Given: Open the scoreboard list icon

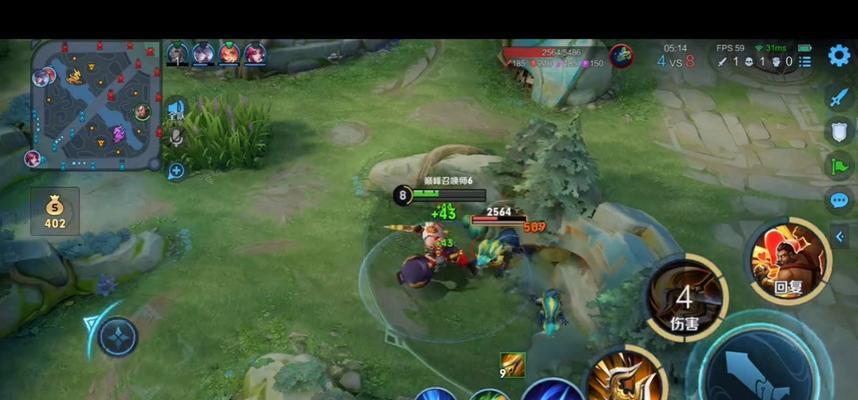Looking at the screenshot, I should coord(805,62).
